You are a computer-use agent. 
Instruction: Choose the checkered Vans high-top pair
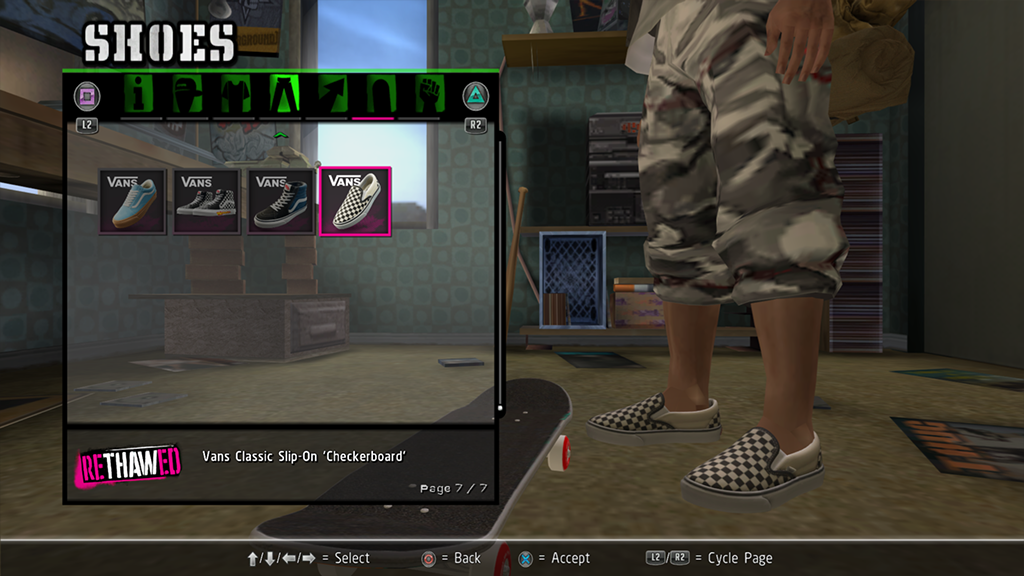(206, 201)
